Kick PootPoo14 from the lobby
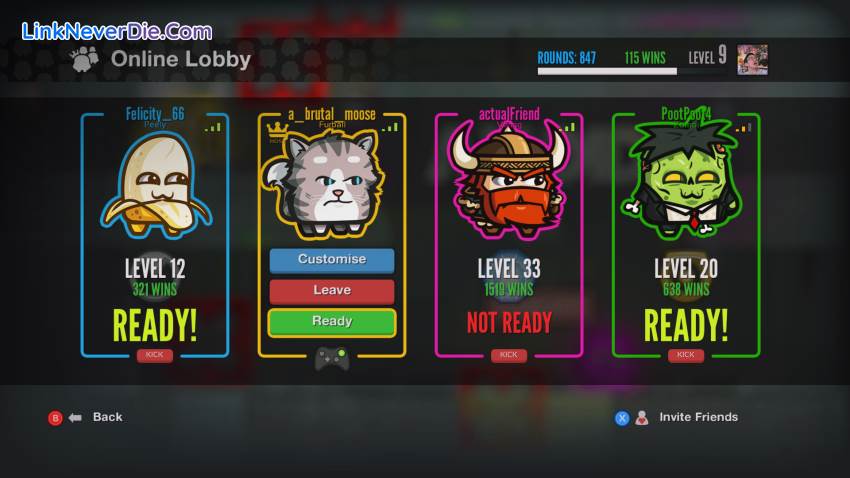 pyautogui.click(x=685, y=355)
